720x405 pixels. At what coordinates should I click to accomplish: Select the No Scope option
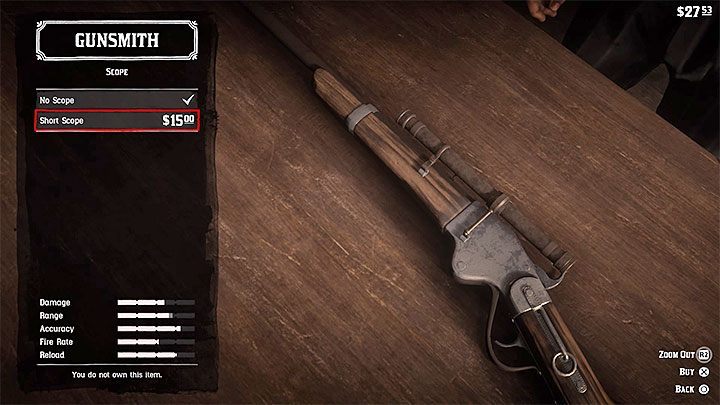tap(115, 100)
